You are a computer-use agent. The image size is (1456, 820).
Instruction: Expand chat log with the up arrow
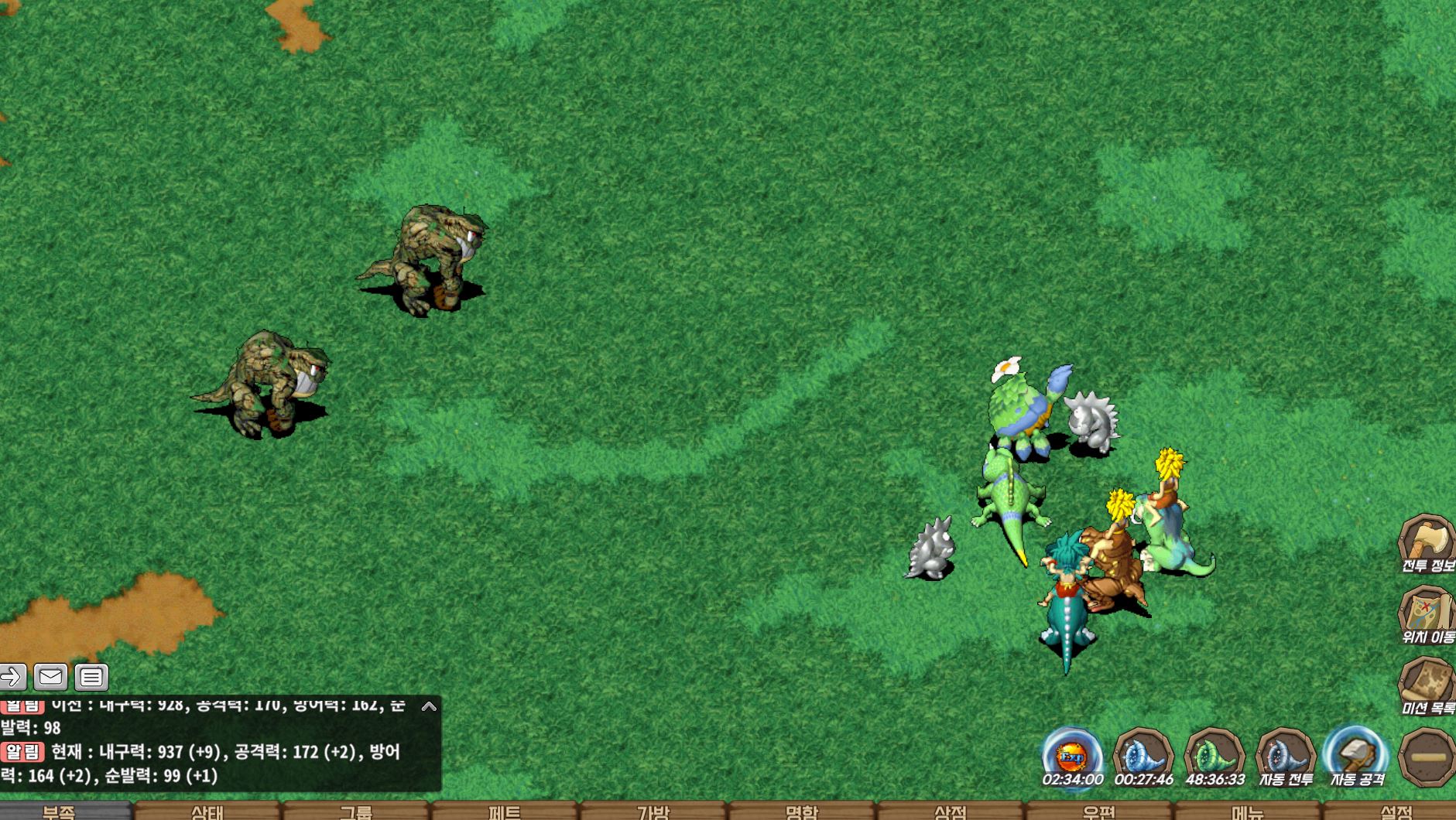429,706
